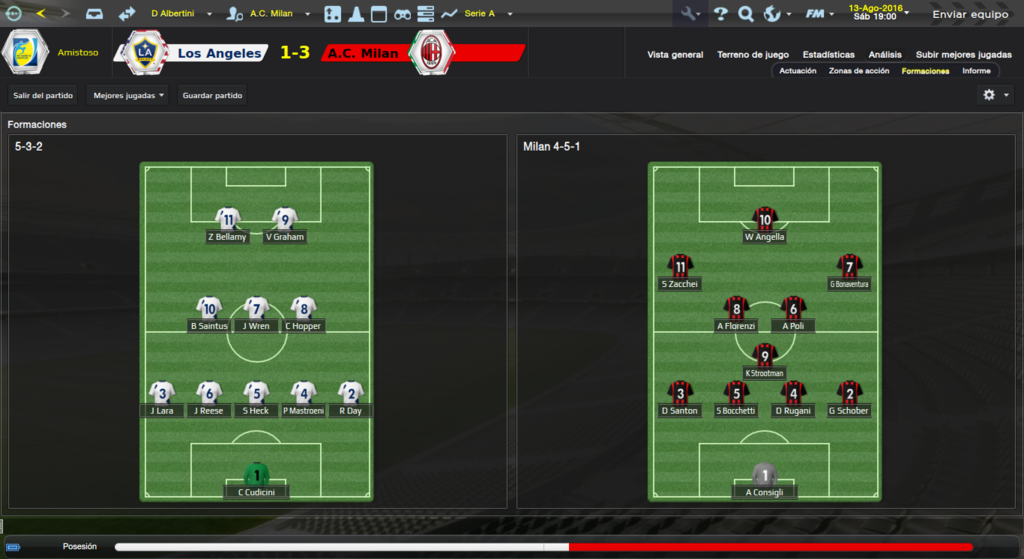Screen dimensions: 1024x559
Task: Click the Enviar equipo button
Action: click(x=969, y=14)
